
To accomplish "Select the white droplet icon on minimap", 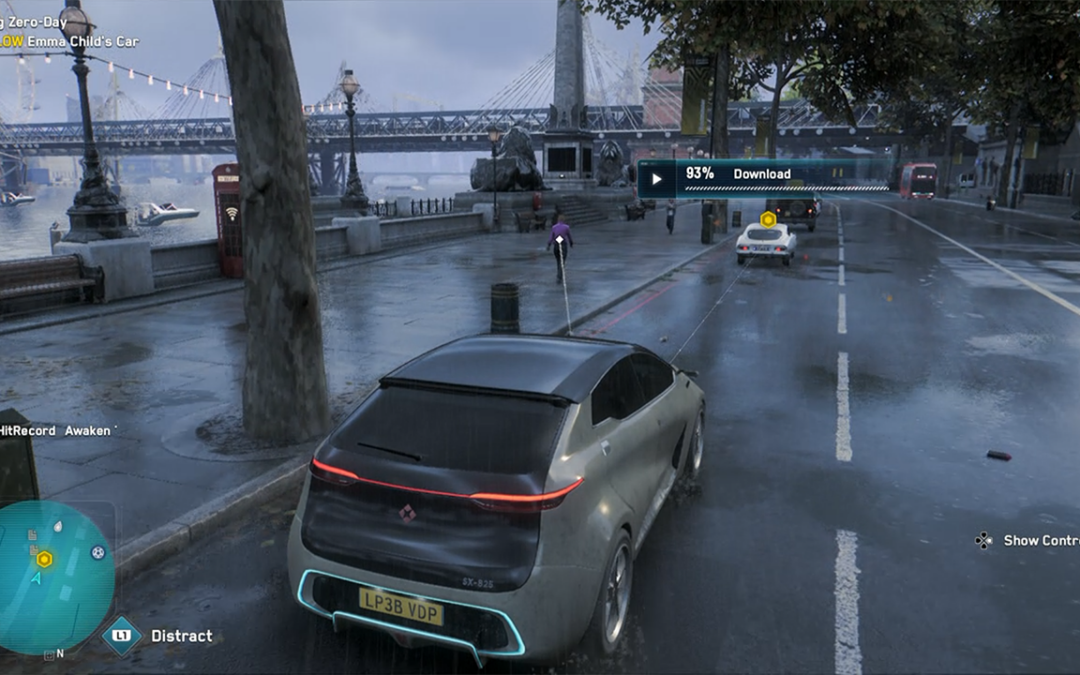I will pos(57,526).
